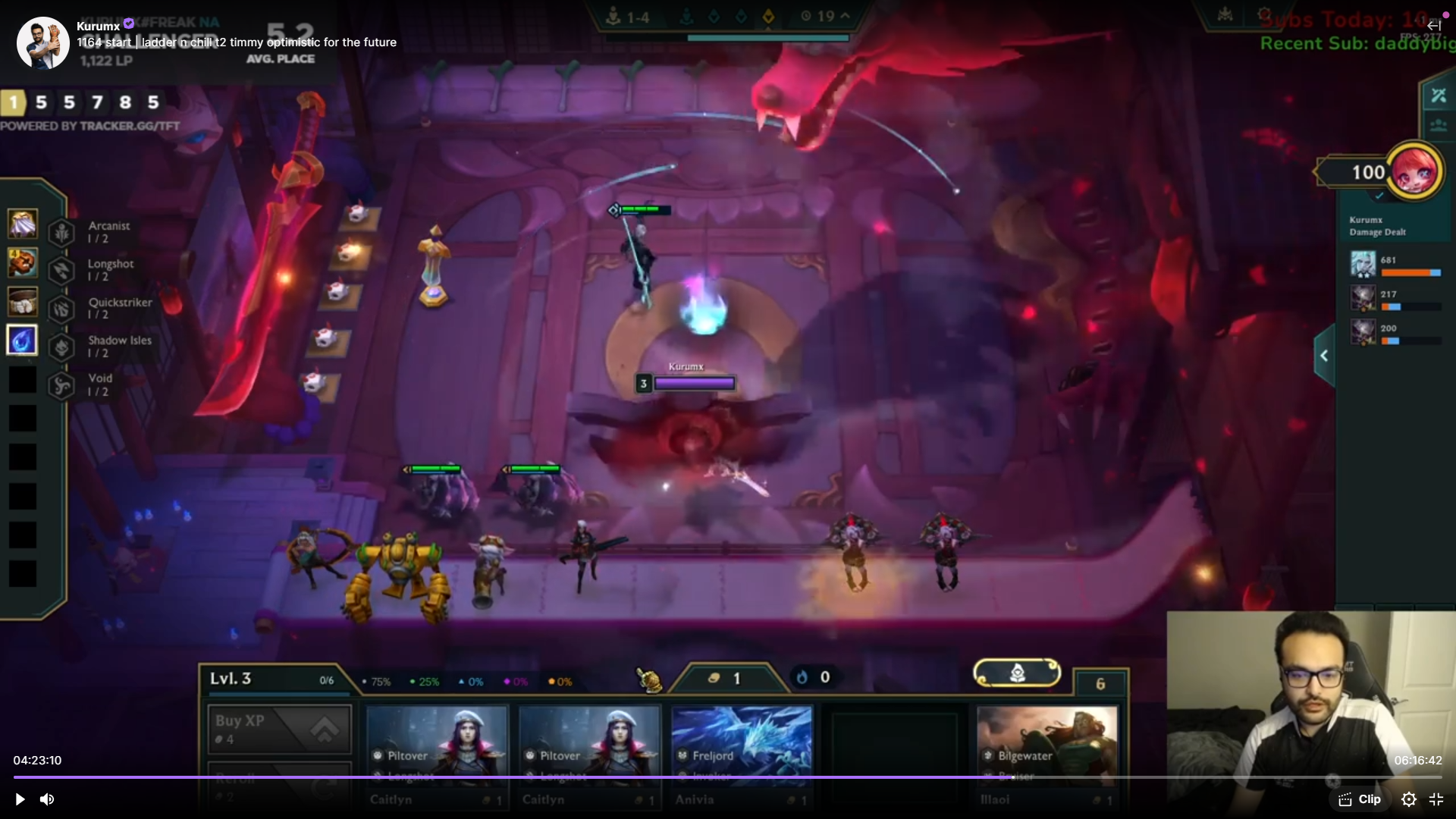Buy XP for 4 gold
This screenshot has height=819, width=1456.
coord(279,729)
